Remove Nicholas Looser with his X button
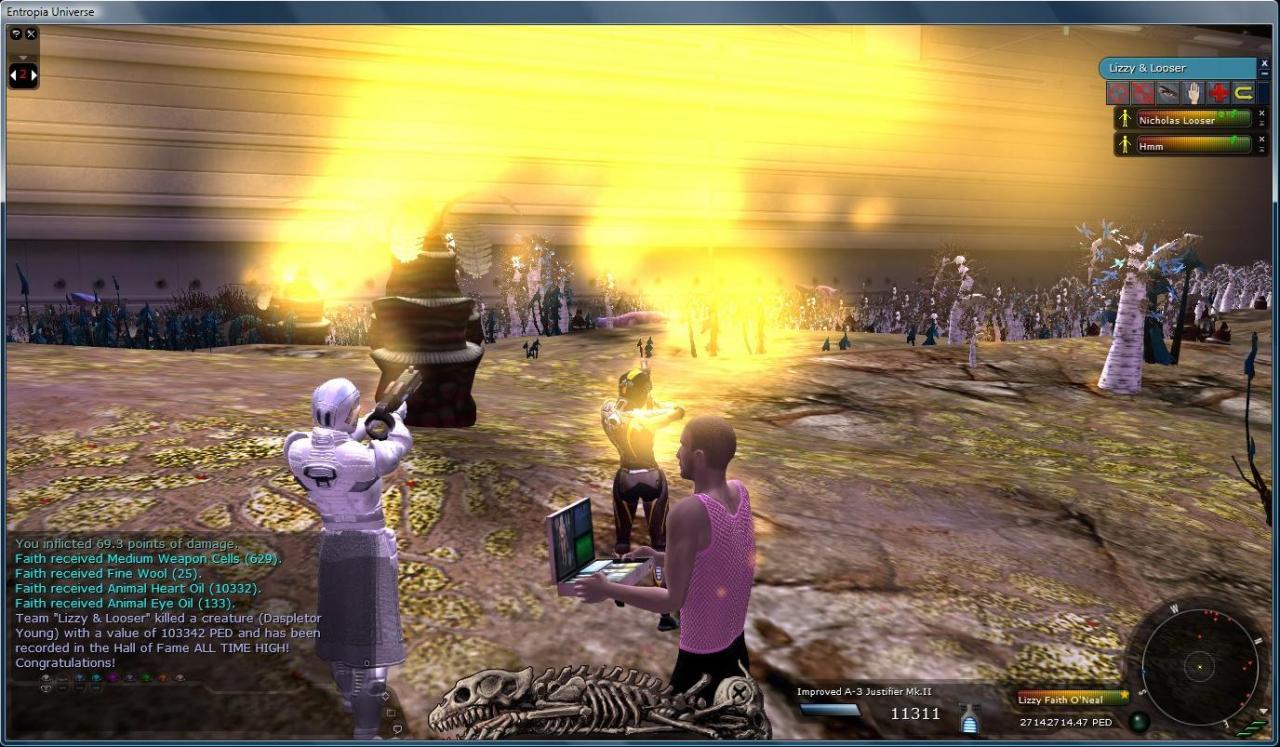 [x=1262, y=113]
